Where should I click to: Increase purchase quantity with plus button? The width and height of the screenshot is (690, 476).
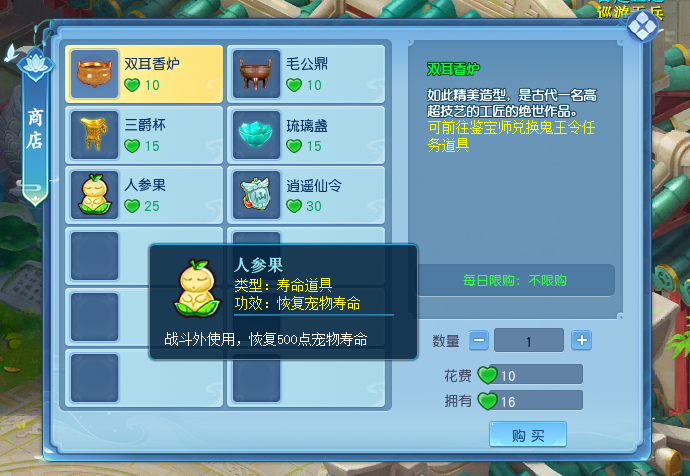coord(581,340)
